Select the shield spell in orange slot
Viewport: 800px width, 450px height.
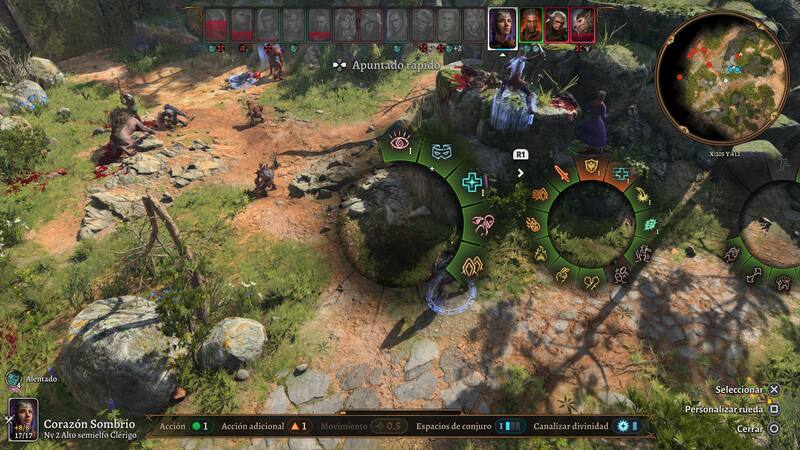[x=591, y=165]
